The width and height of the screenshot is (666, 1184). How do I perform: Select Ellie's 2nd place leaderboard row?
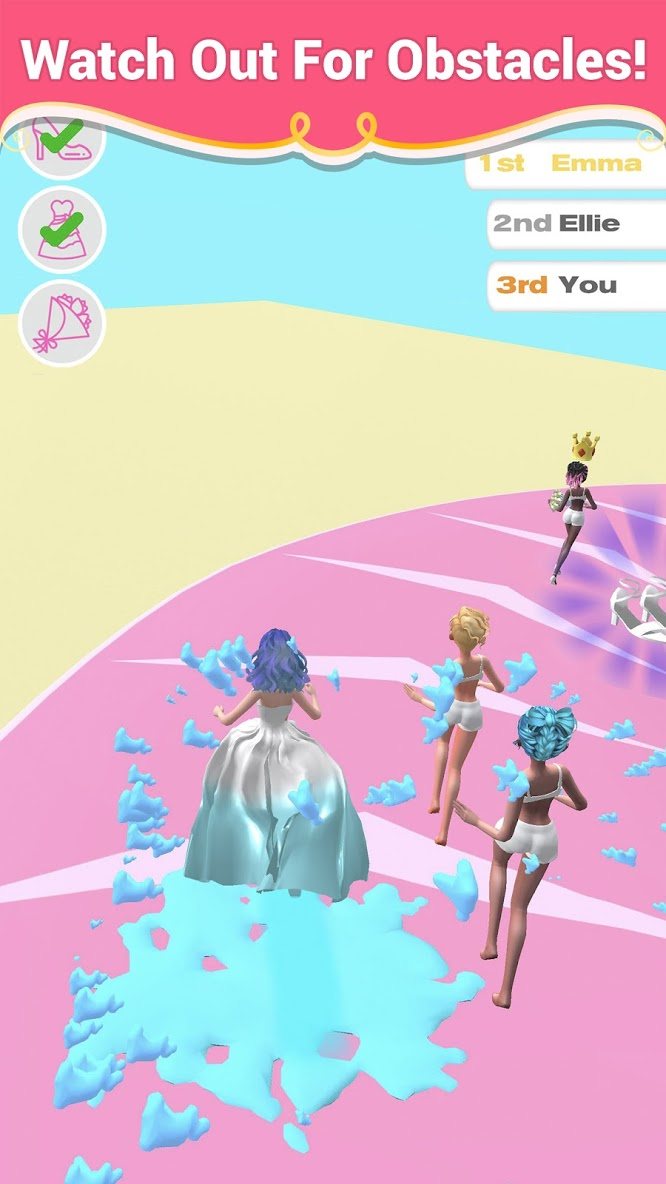(577, 224)
